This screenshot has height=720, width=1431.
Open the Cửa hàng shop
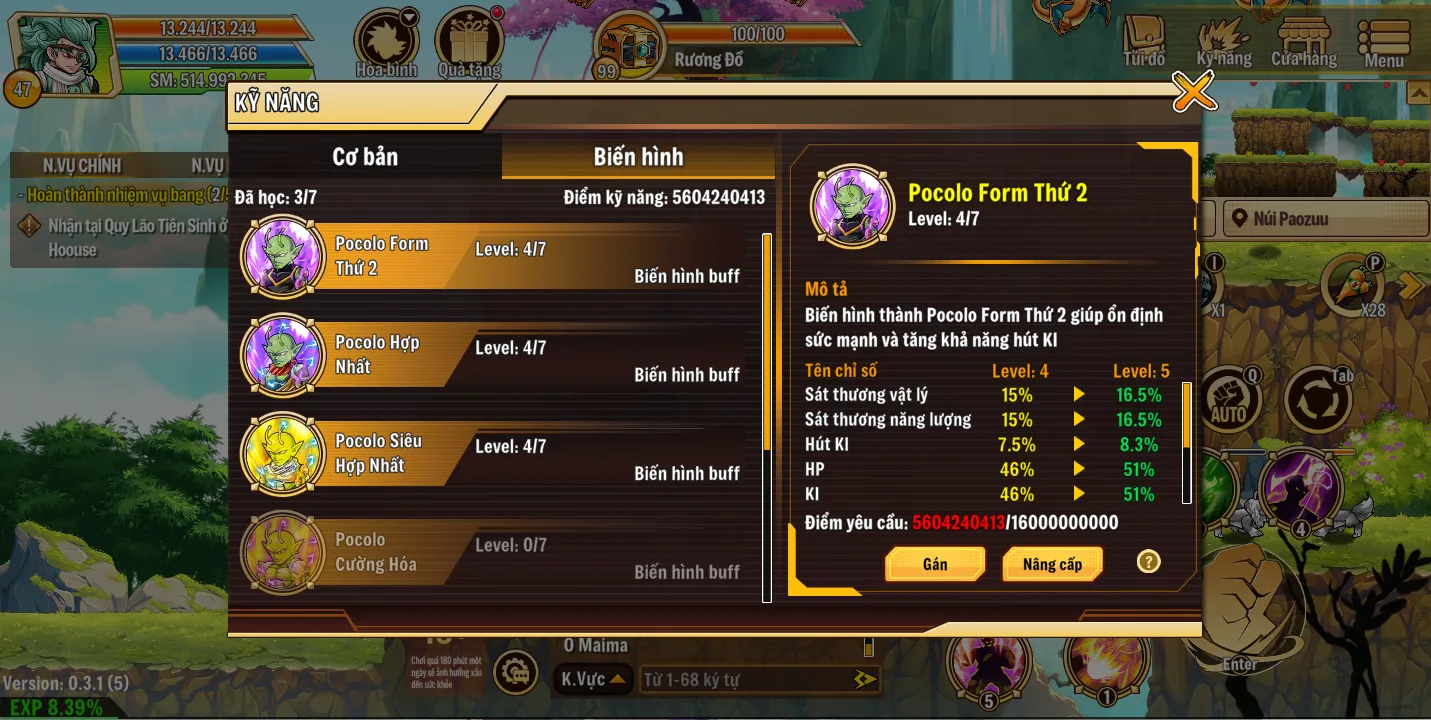tap(1304, 43)
